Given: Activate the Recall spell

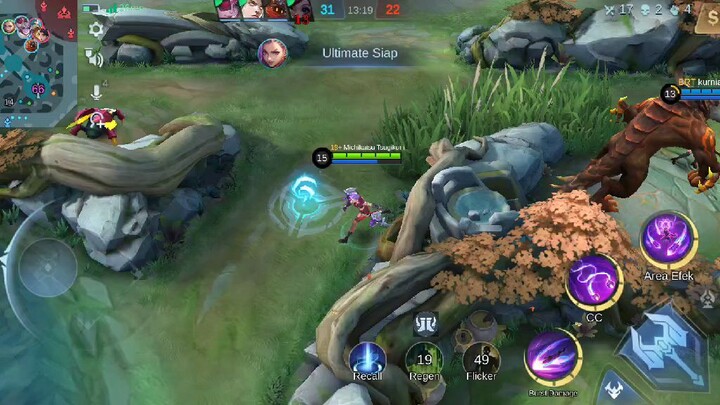Looking at the screenshot, I should 367,358.
